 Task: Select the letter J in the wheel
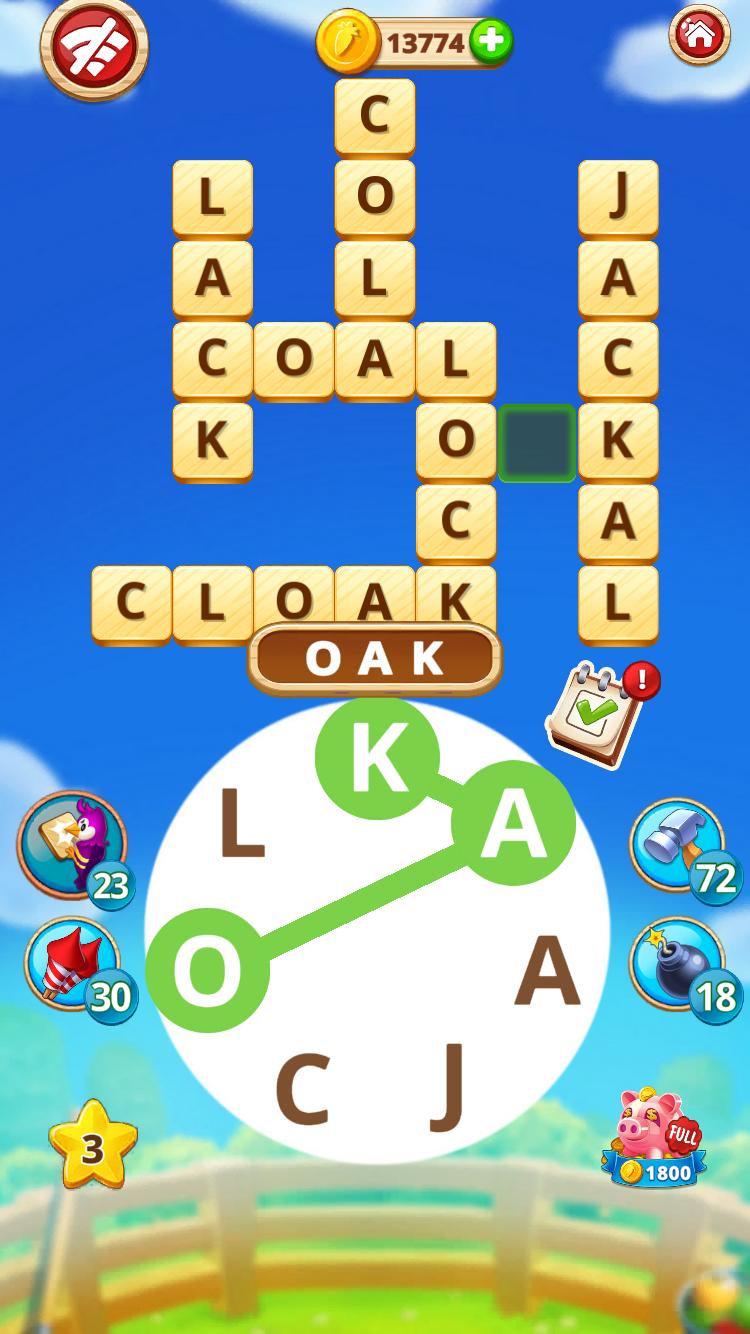tap(448, 1087)
